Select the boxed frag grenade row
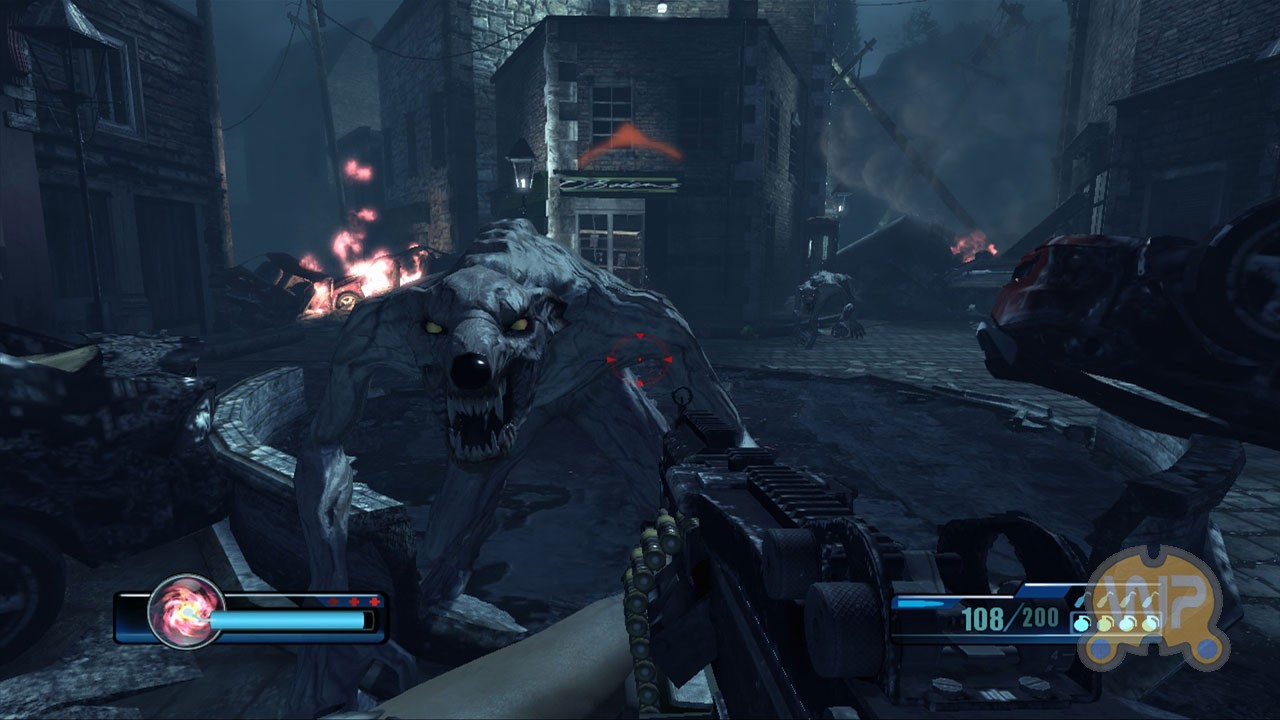The height and width of the screenshot is (720, 1280). (x=1115, y=624)
